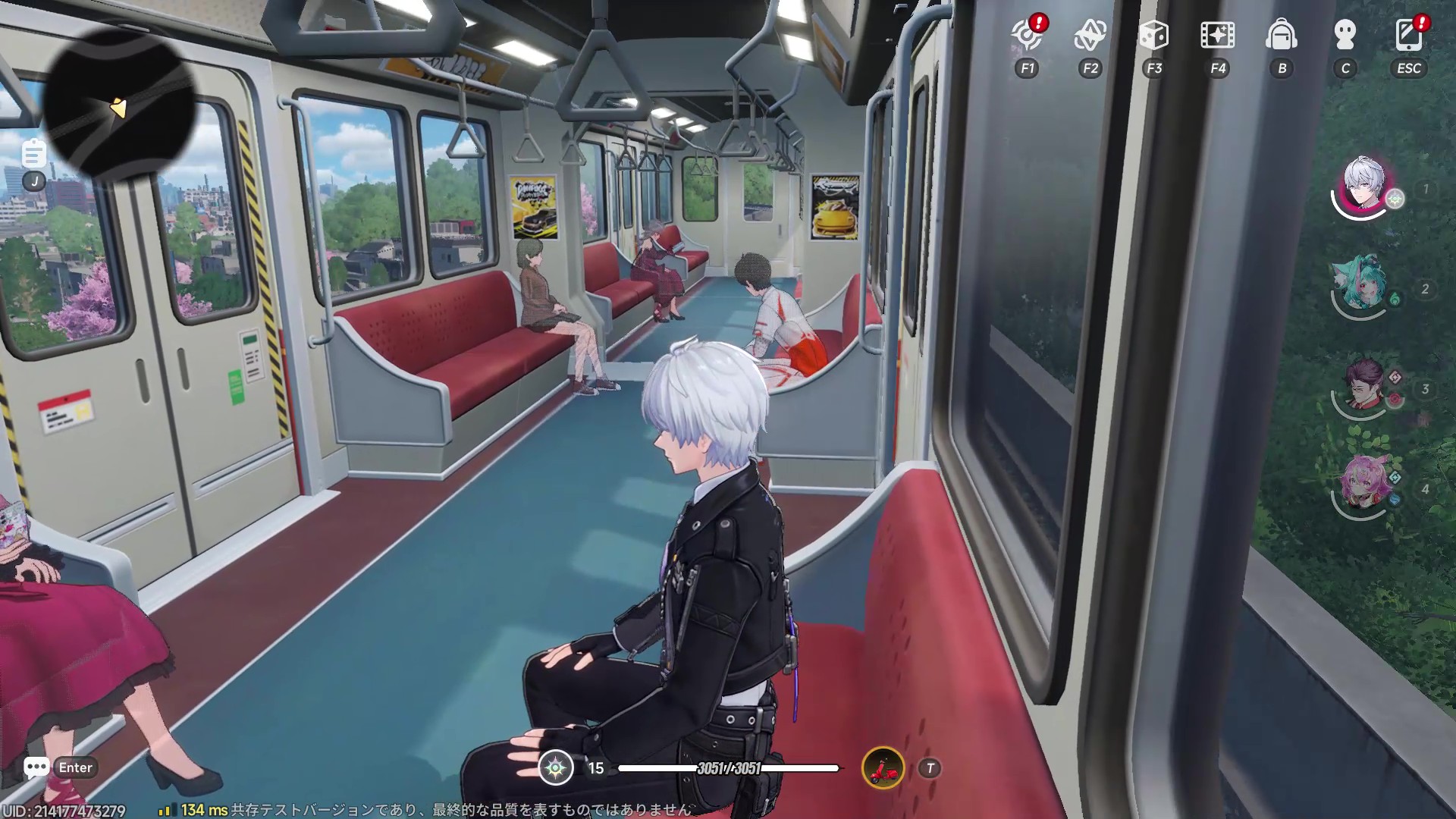This screenshot has width=1456, height=819.
Task: Click the compass star level icon
Action: 556,768
